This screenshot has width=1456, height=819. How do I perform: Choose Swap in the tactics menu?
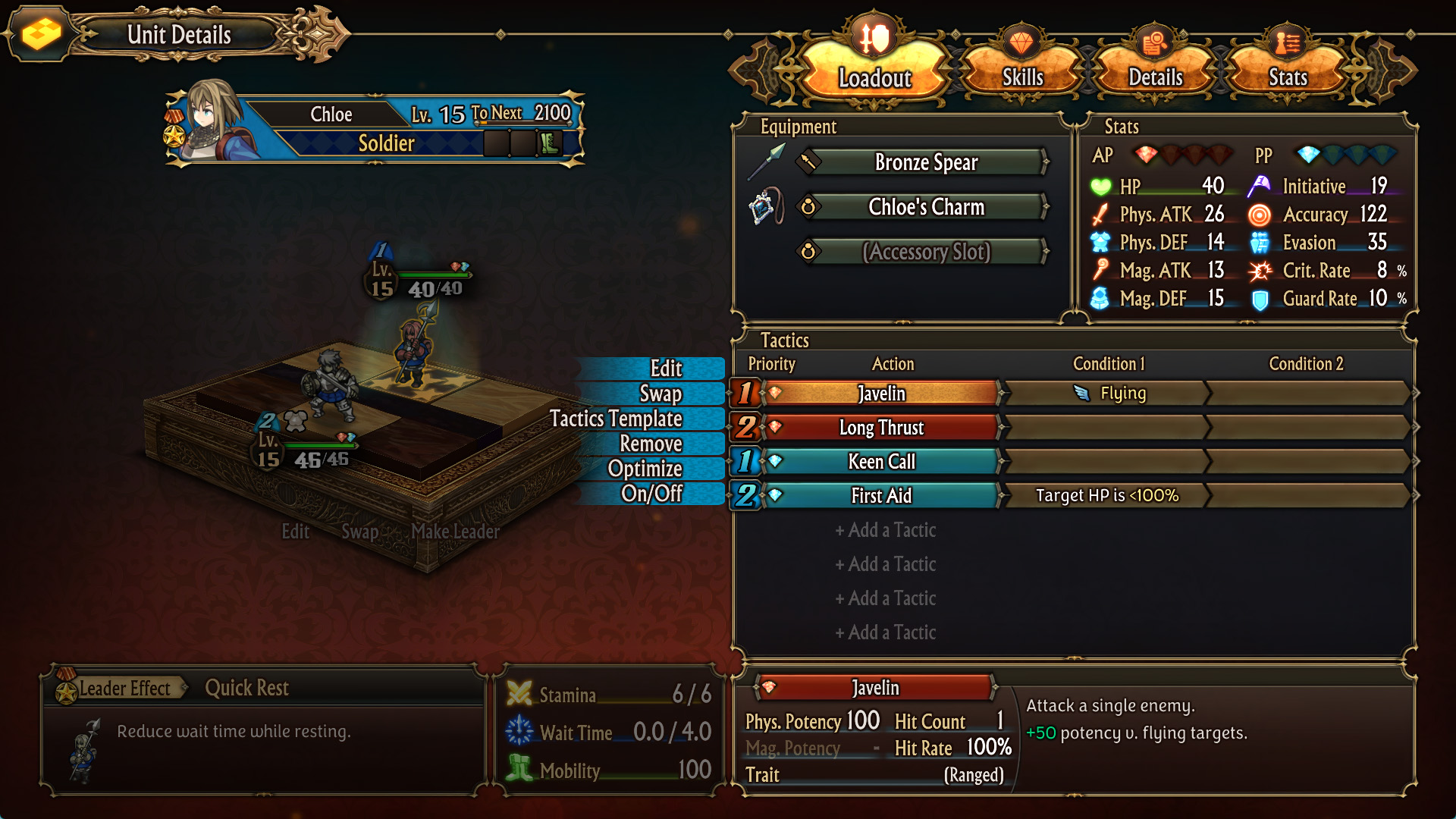660,394
